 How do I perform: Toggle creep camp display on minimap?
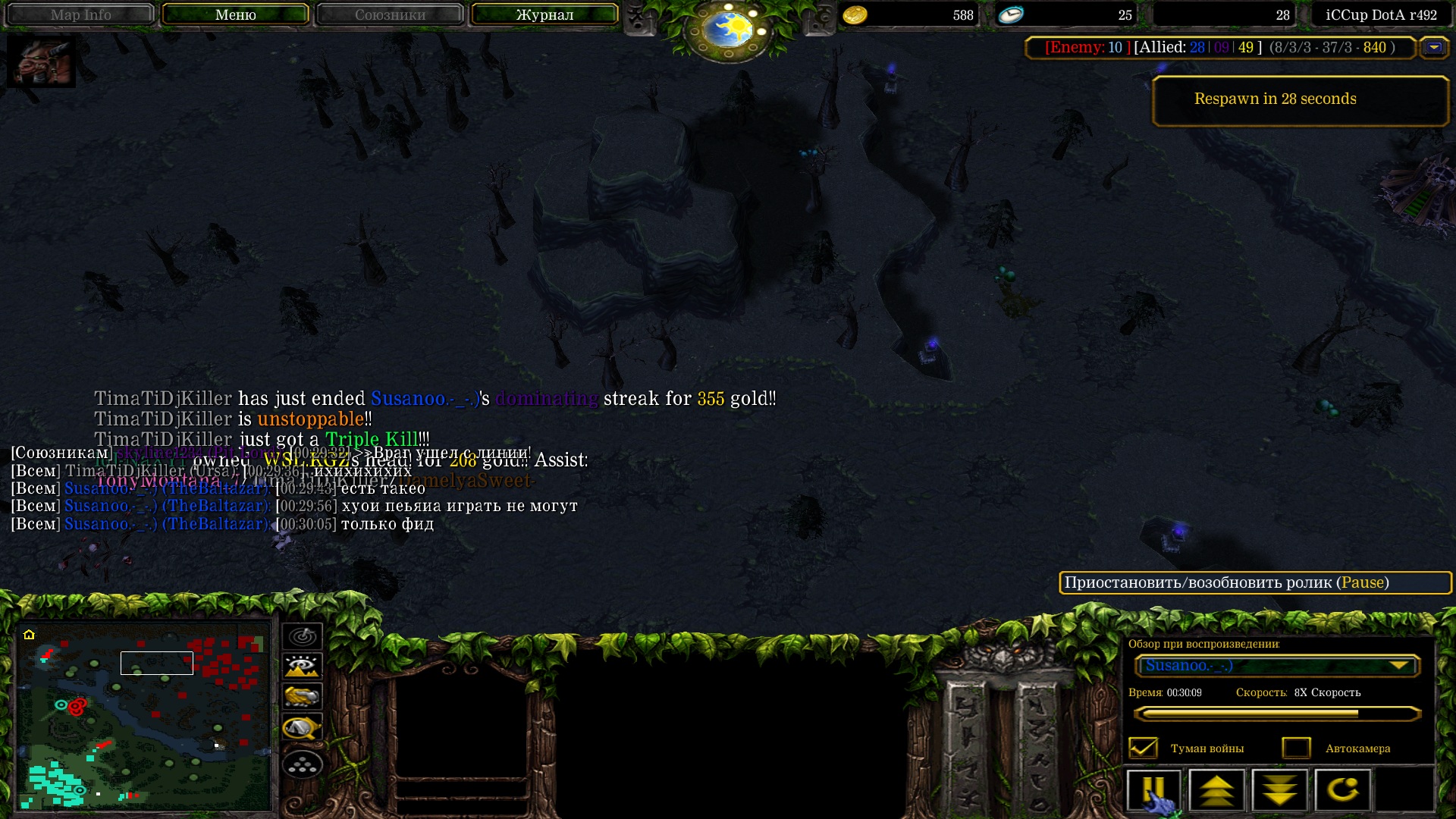tap(302, 728)
